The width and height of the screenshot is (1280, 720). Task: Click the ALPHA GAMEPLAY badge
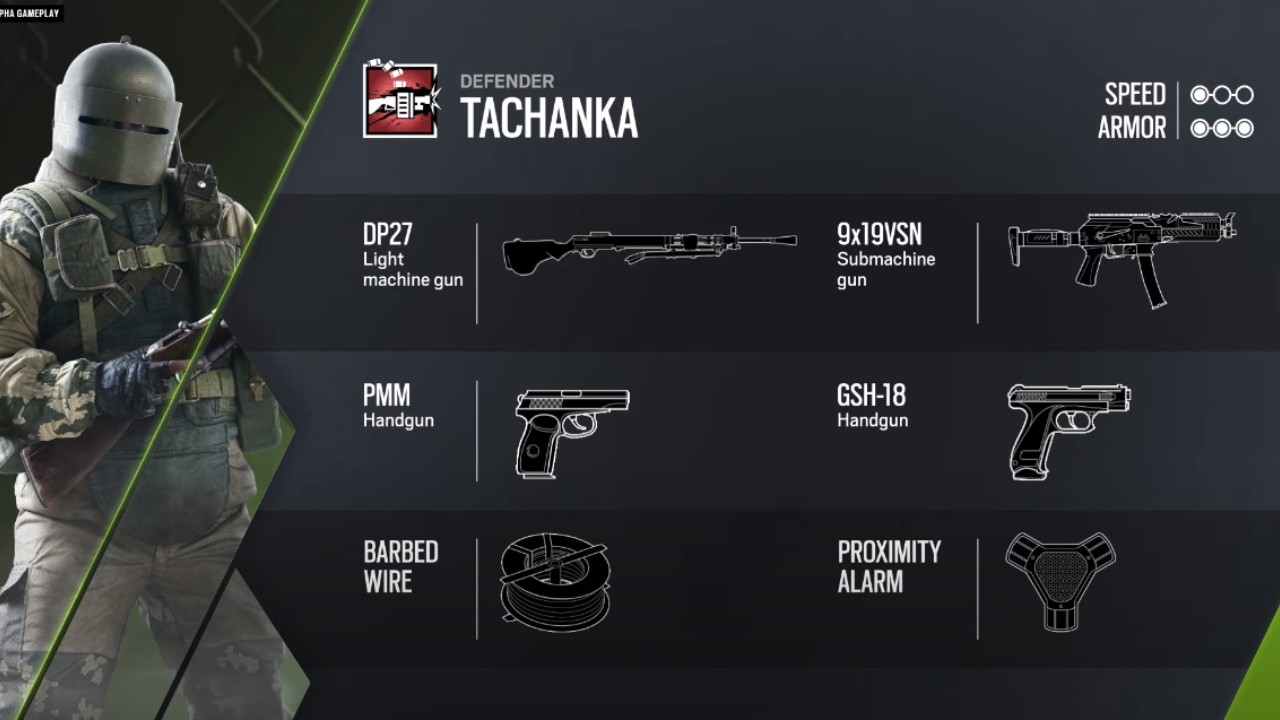pyautogui.click(x=30, y=14)
